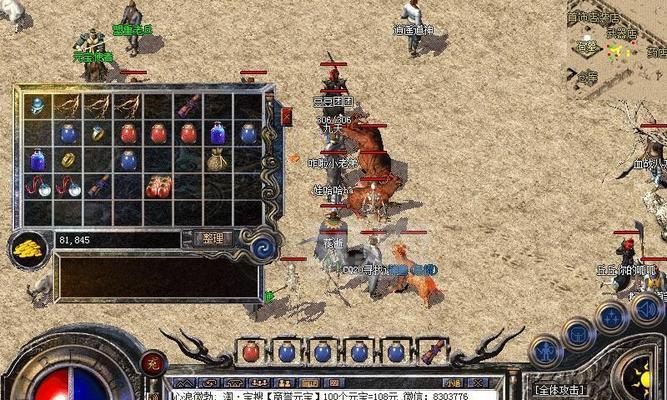The image size is (667, 400).
Task: Select the gold ring in the bag
Action: point(68,160)
